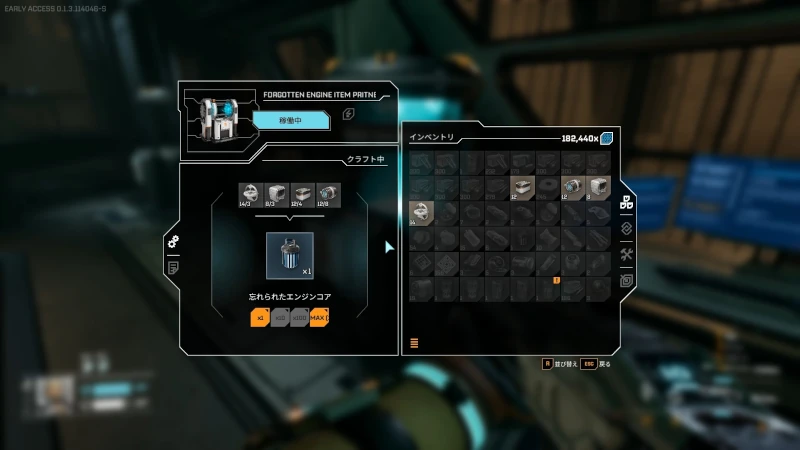Open the three-cubes inventory category tab

627,203
